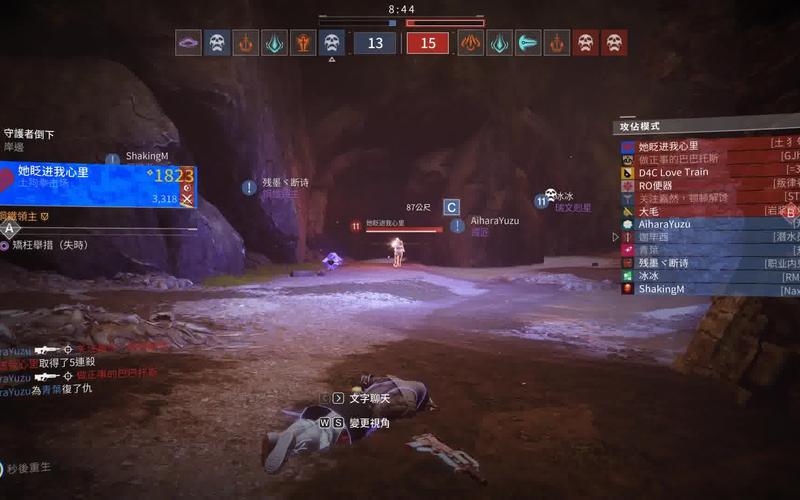Open the 文字聊天 text chat

[367, 397]
